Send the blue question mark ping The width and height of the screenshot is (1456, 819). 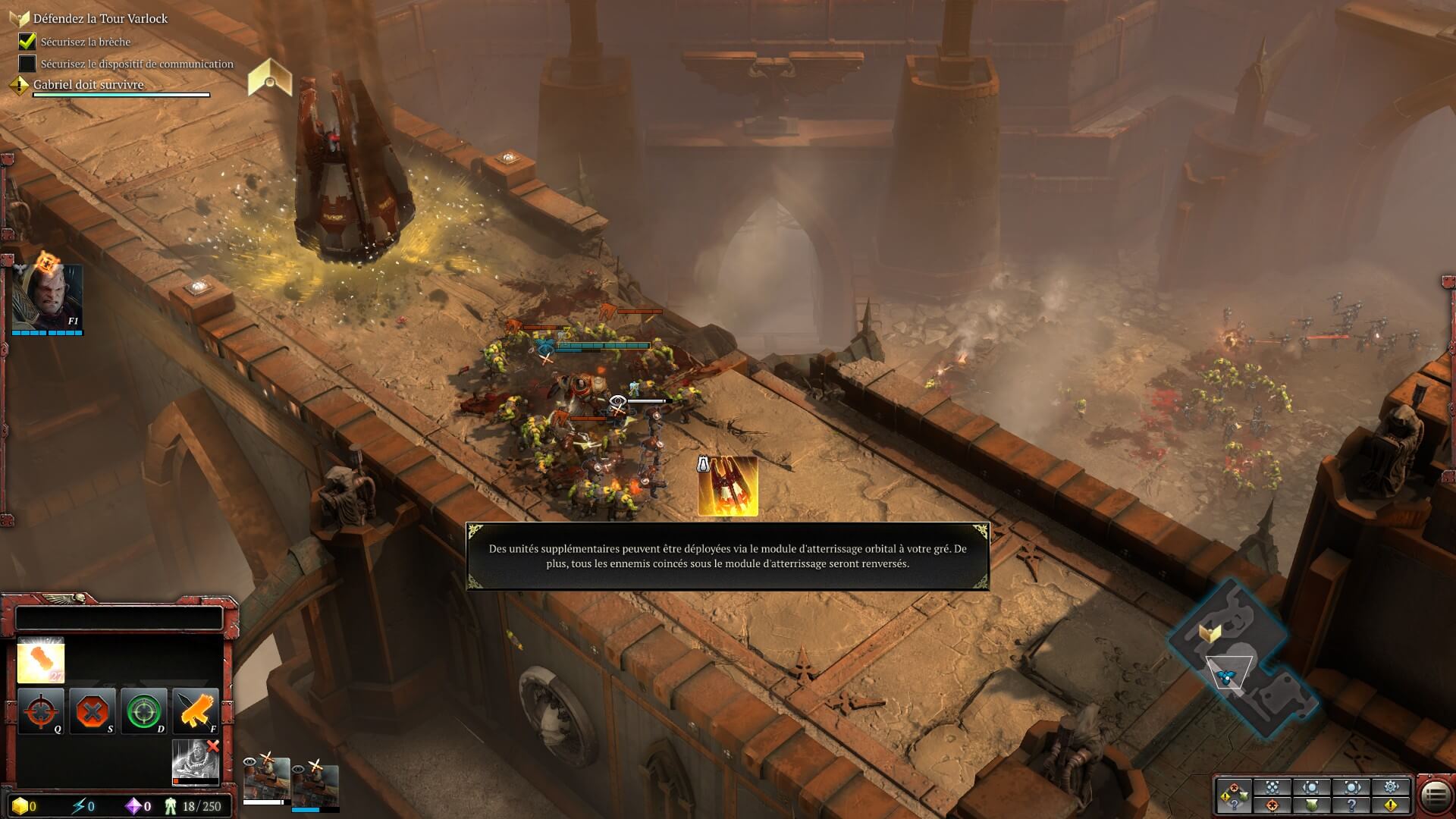click(x=1351, y=805)
